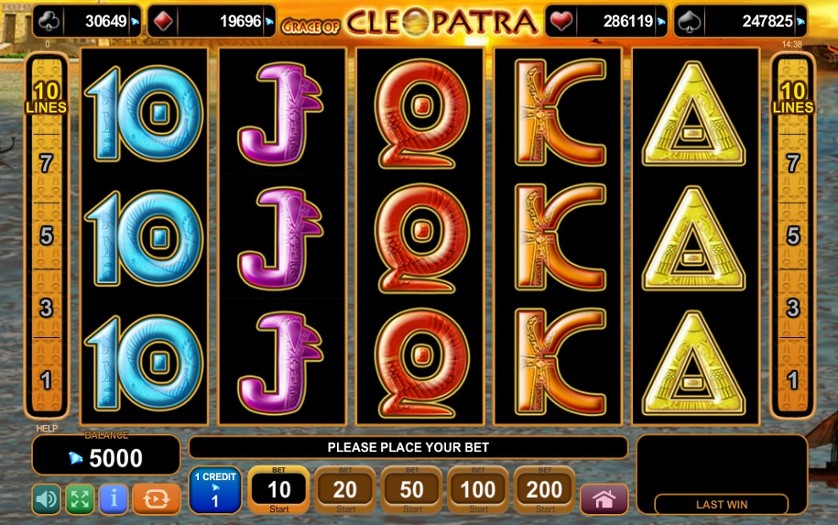Change the 1 Credit denomination
Viewport: 838px width, 525px height.
click(x=215, y=490)
